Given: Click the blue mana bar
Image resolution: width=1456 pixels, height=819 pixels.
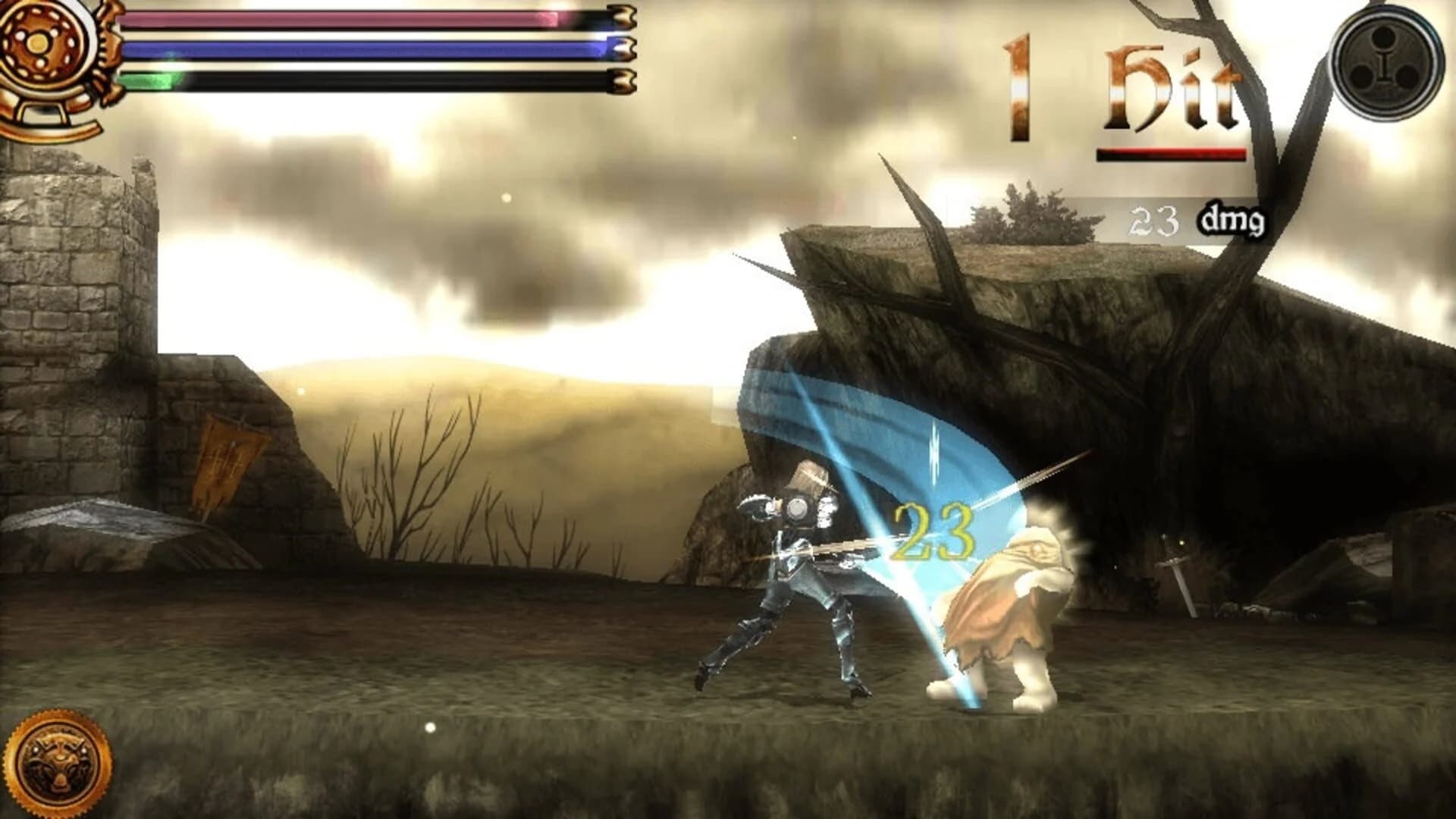Looking at the screenshot, I should tap(364, 49).
